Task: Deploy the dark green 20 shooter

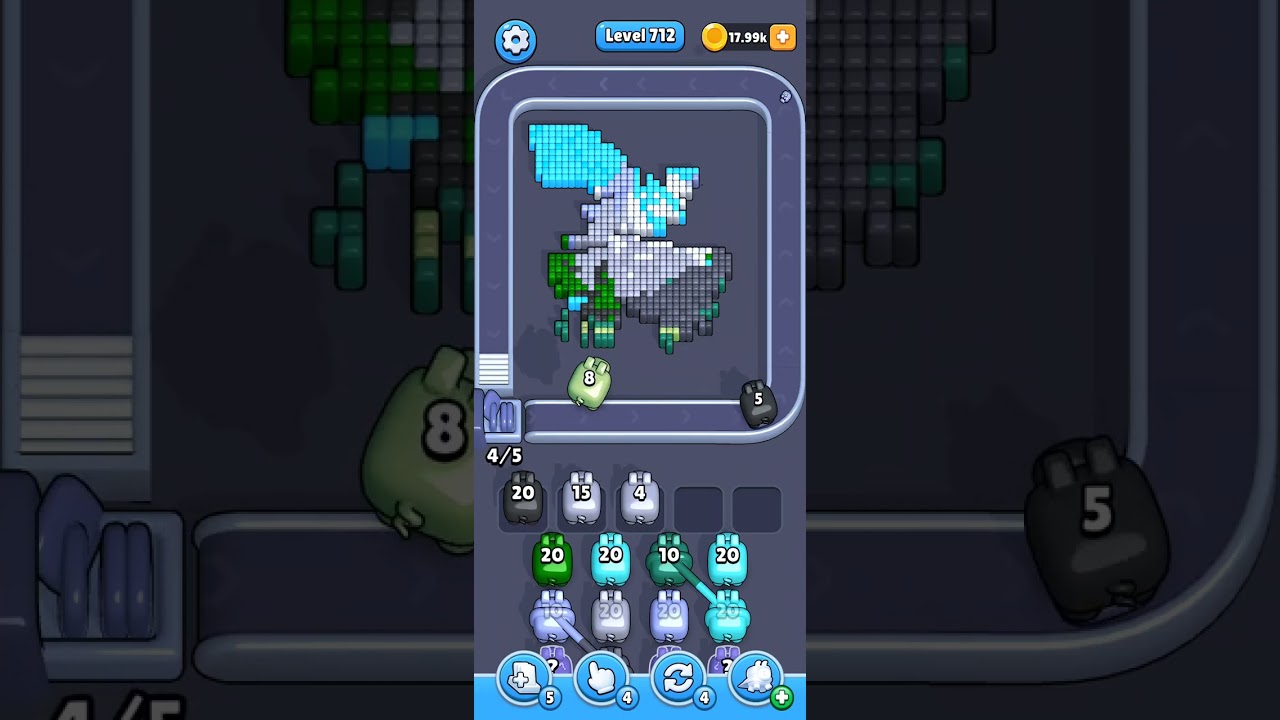Action: (x=552, y=562)
